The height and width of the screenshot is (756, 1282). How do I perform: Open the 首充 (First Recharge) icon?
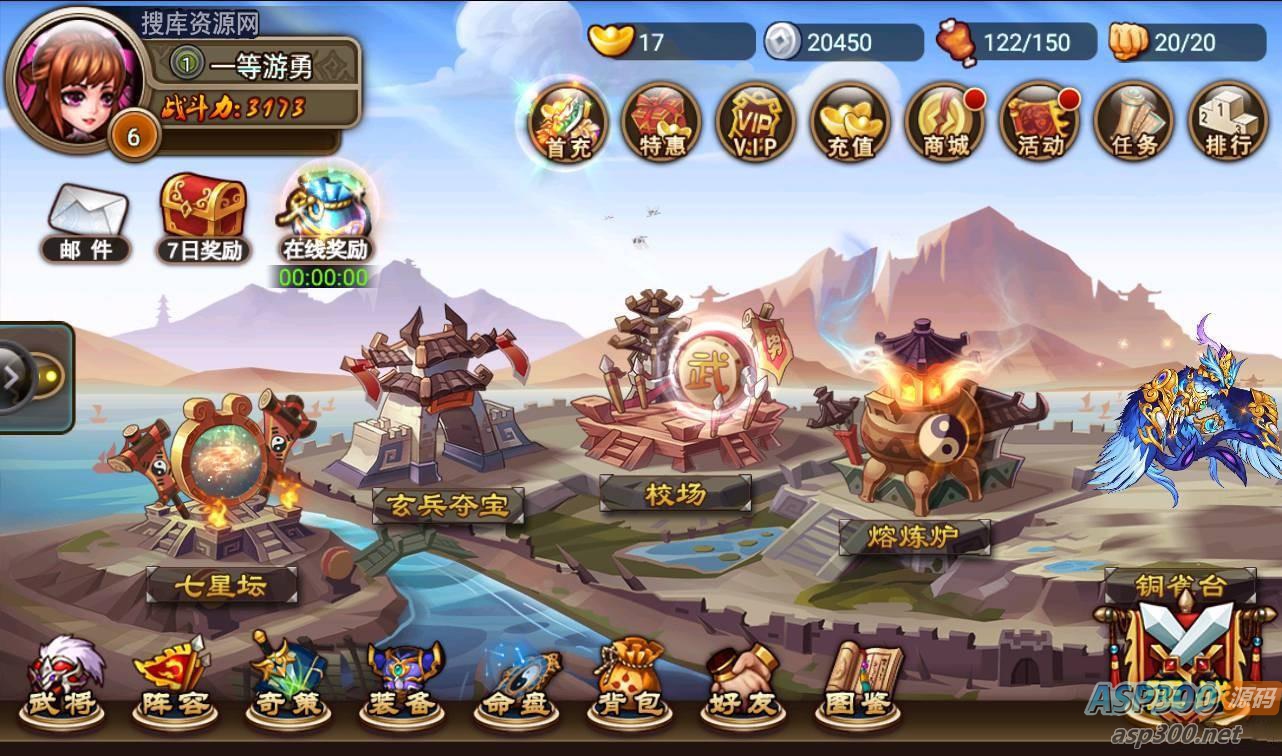566,123
